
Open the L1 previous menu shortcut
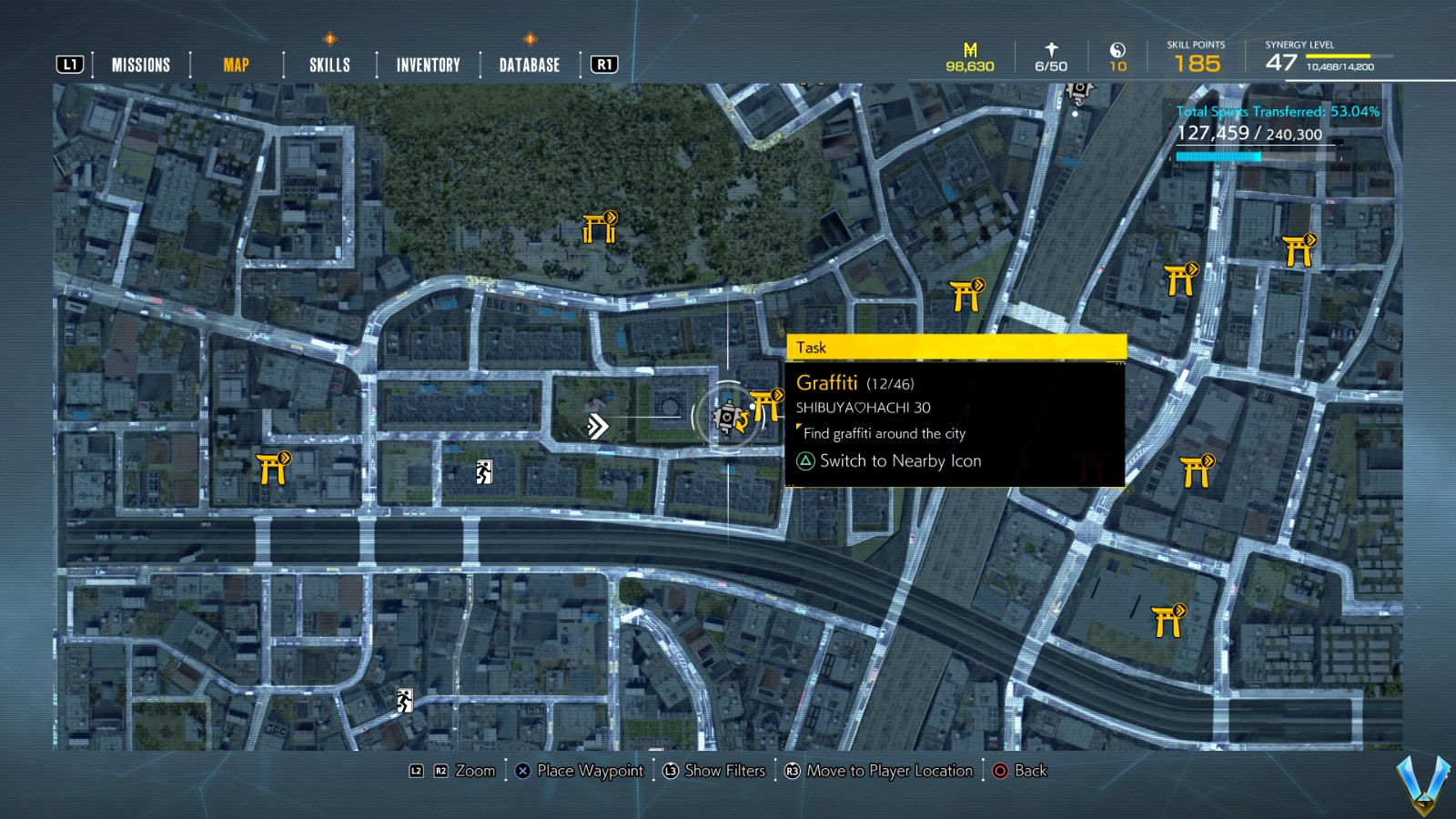[69, 64]
